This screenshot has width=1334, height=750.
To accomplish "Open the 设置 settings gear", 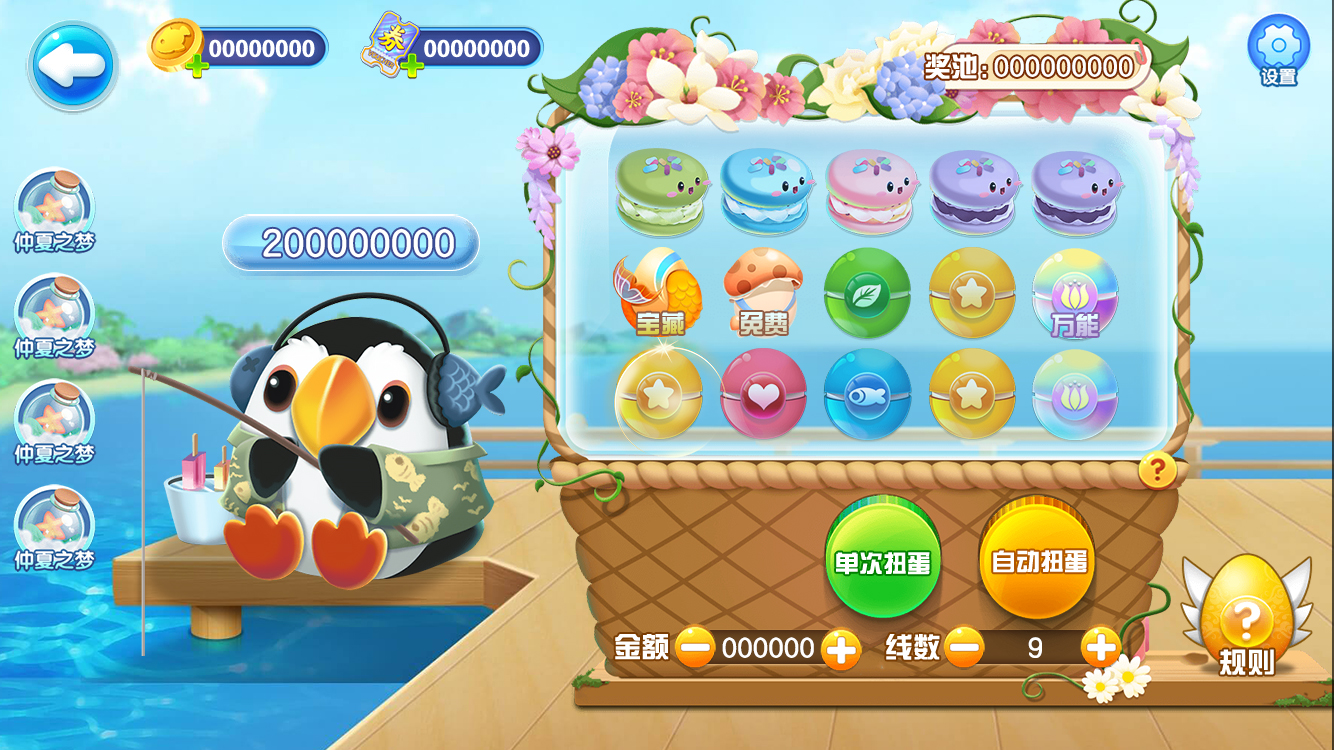I will click(x=1278, y=48).
